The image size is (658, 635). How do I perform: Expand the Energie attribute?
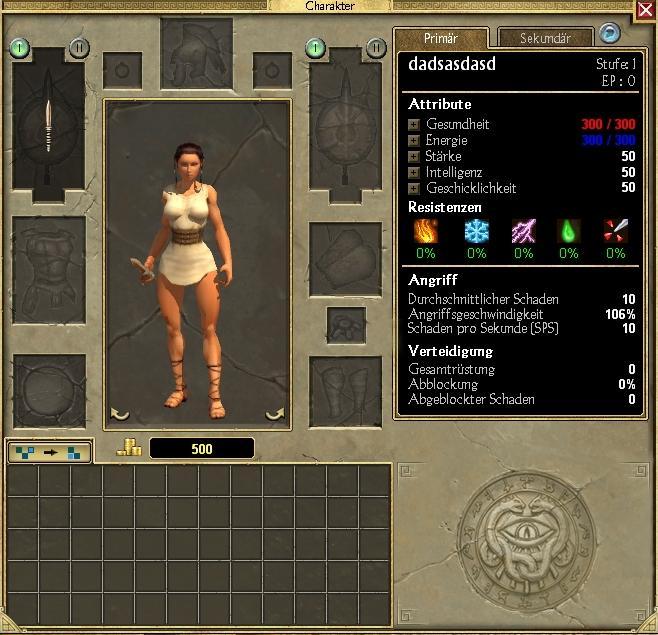(414, 140)
